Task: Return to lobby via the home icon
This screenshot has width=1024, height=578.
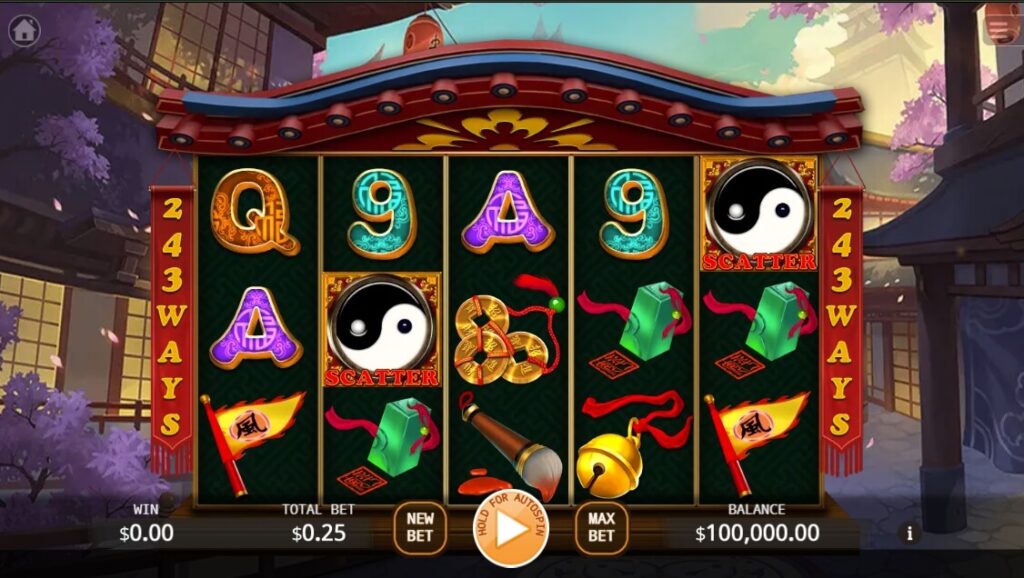Action: pos(24,30)
